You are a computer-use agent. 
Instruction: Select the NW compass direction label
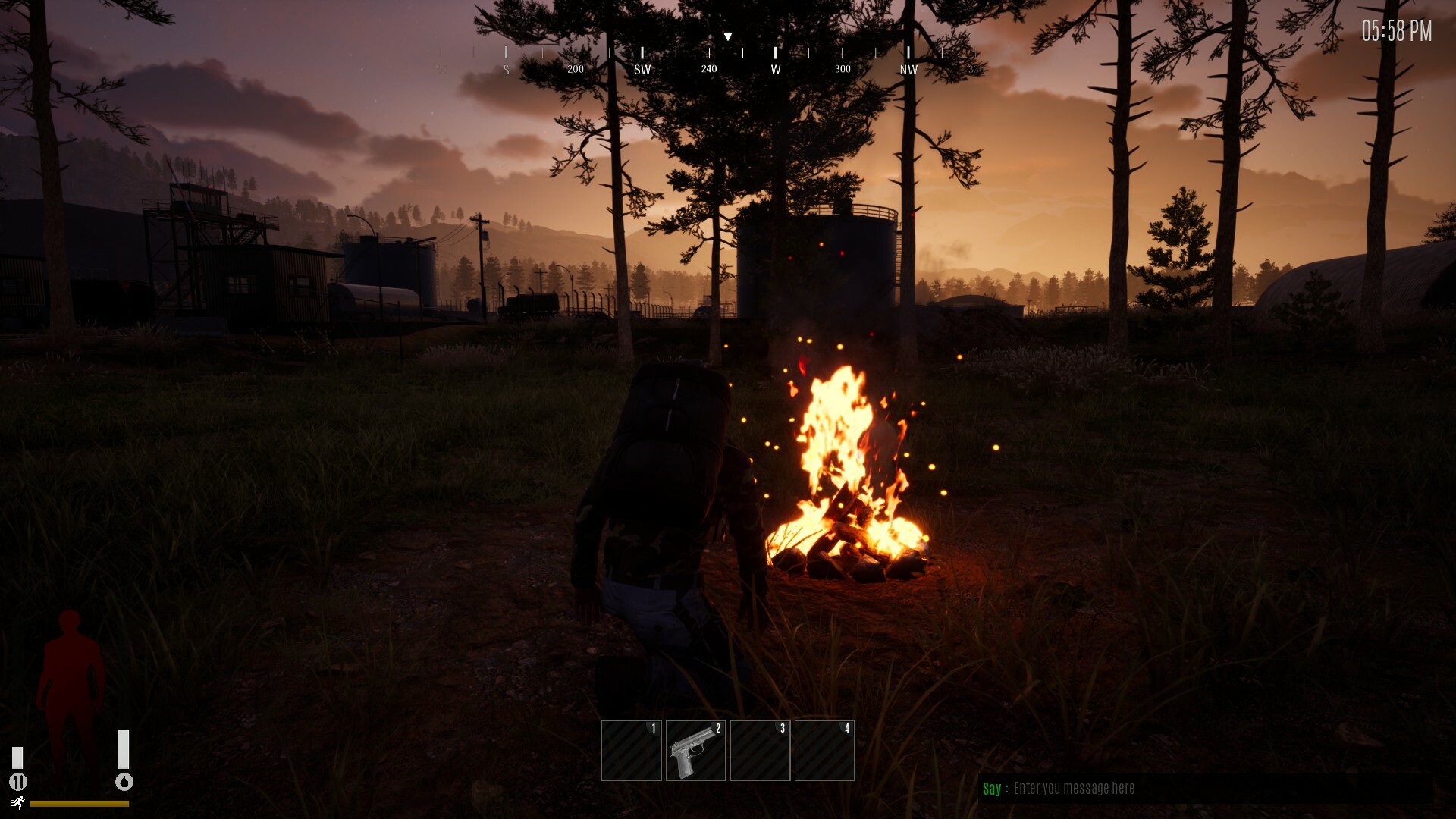[908, 68]
